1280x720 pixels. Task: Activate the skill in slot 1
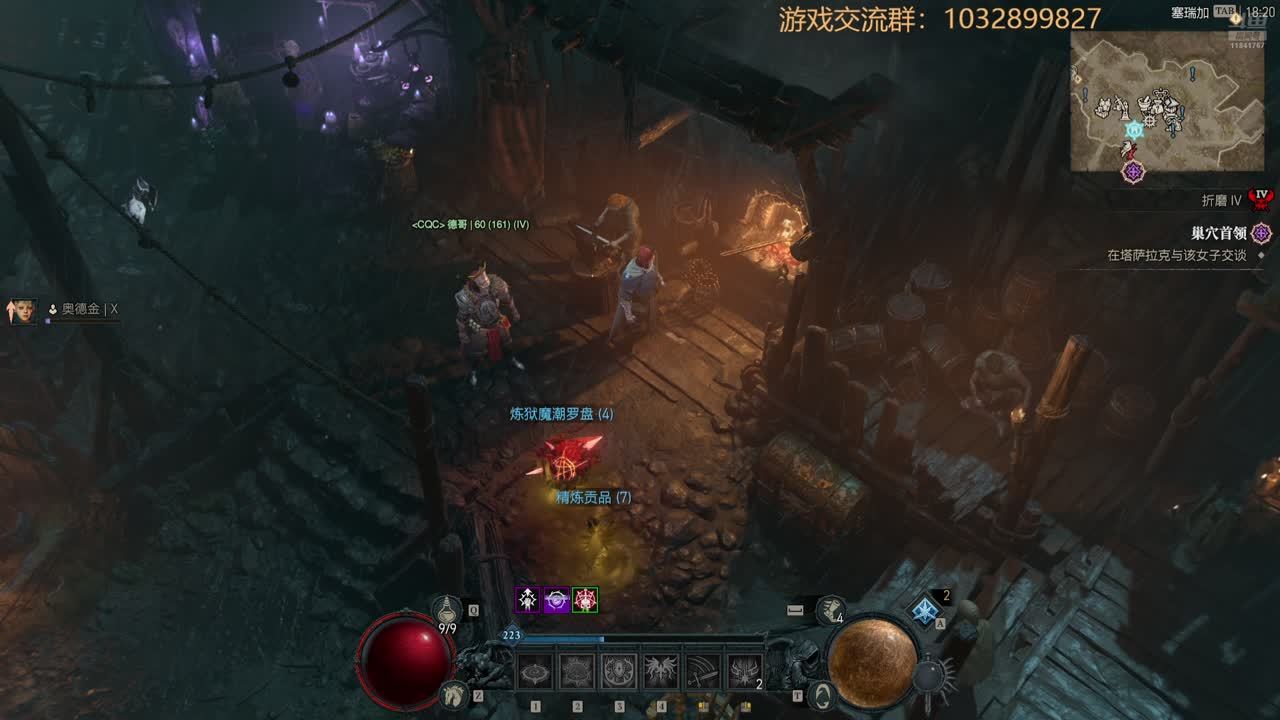coord(535,672)
